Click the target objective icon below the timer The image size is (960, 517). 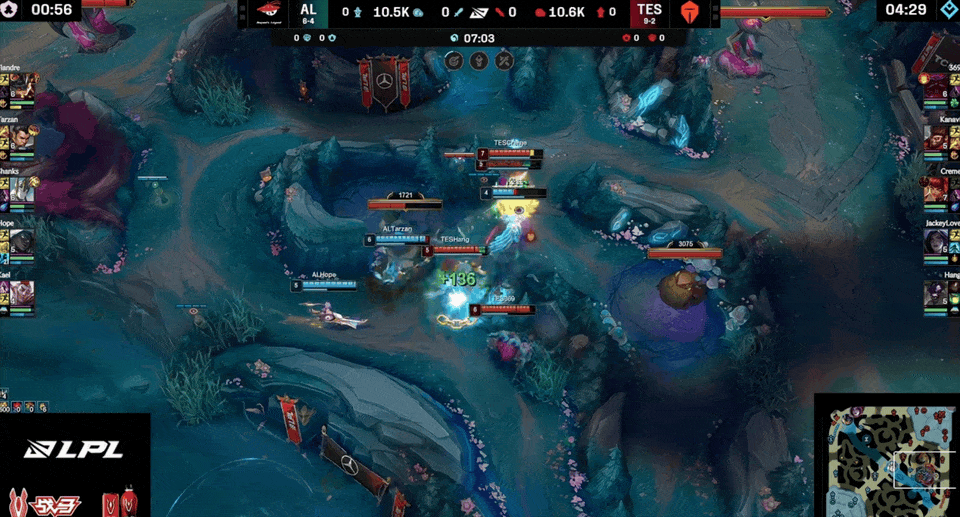(453, 60)
